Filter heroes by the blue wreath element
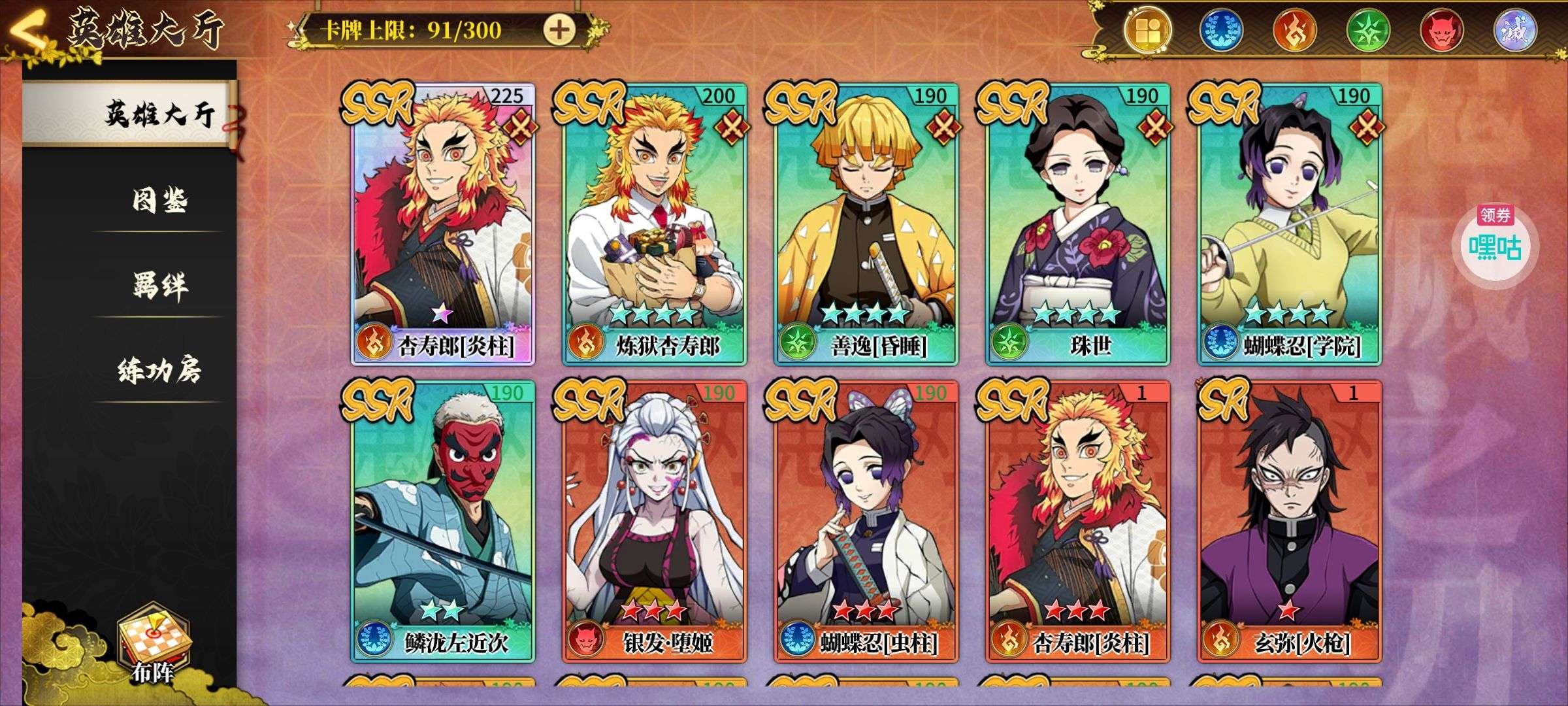Image resolution: width=1568 pixels, height=706 pixels. 1221,31
